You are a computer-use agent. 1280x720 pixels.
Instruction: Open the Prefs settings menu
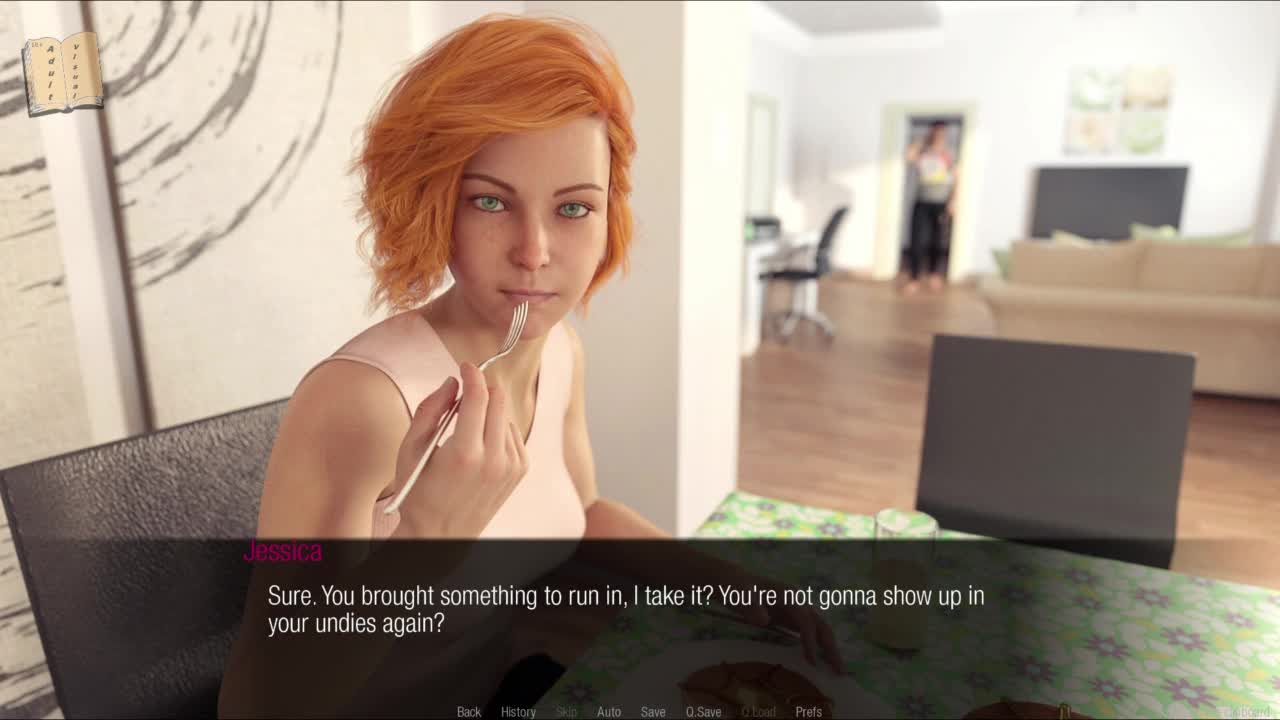coord(808,712)
